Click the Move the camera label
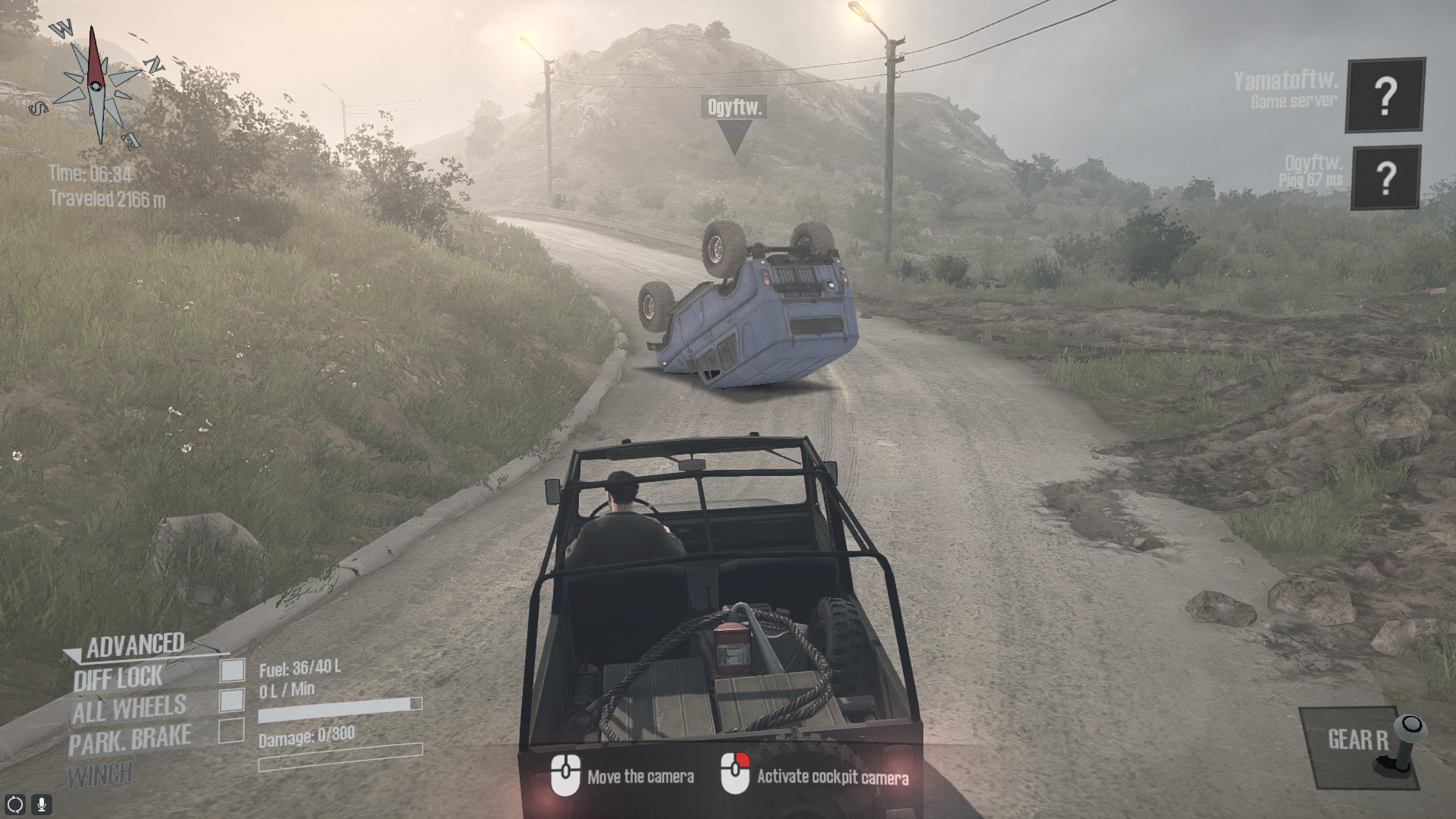 pyautogui.click(x=641, y=777)
